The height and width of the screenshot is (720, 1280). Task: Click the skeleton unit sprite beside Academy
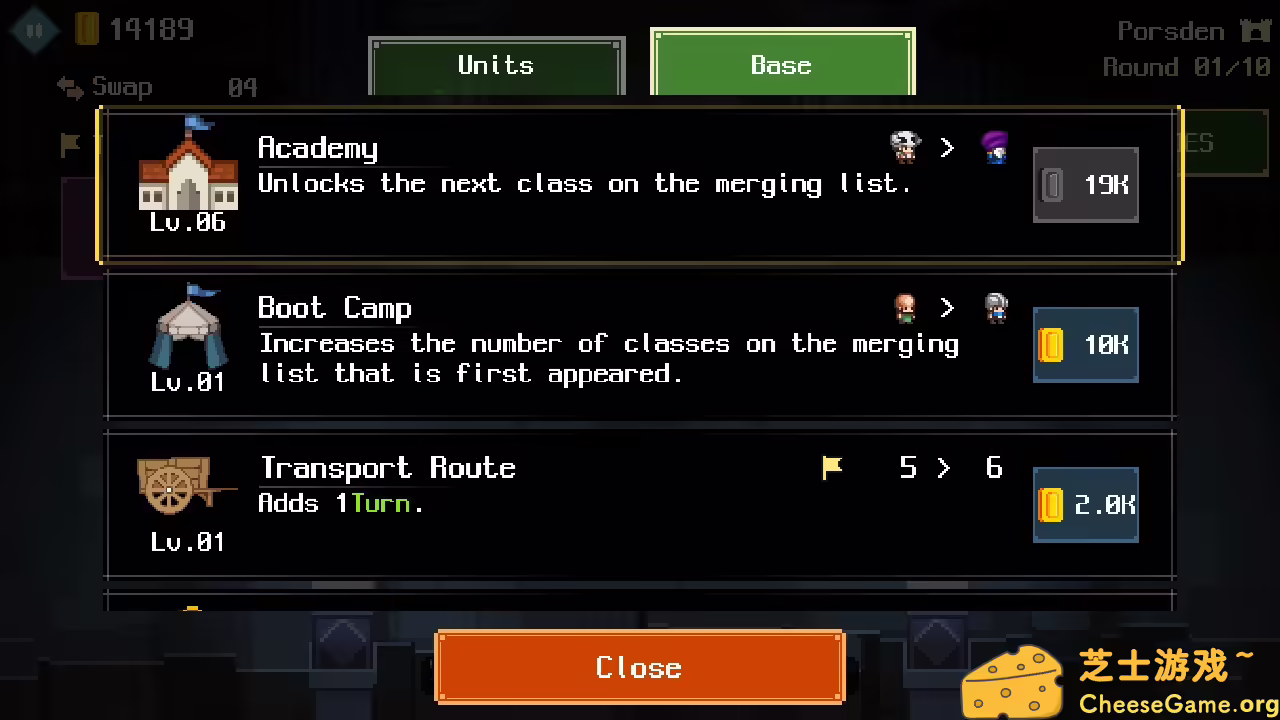(x=905, y=147)
